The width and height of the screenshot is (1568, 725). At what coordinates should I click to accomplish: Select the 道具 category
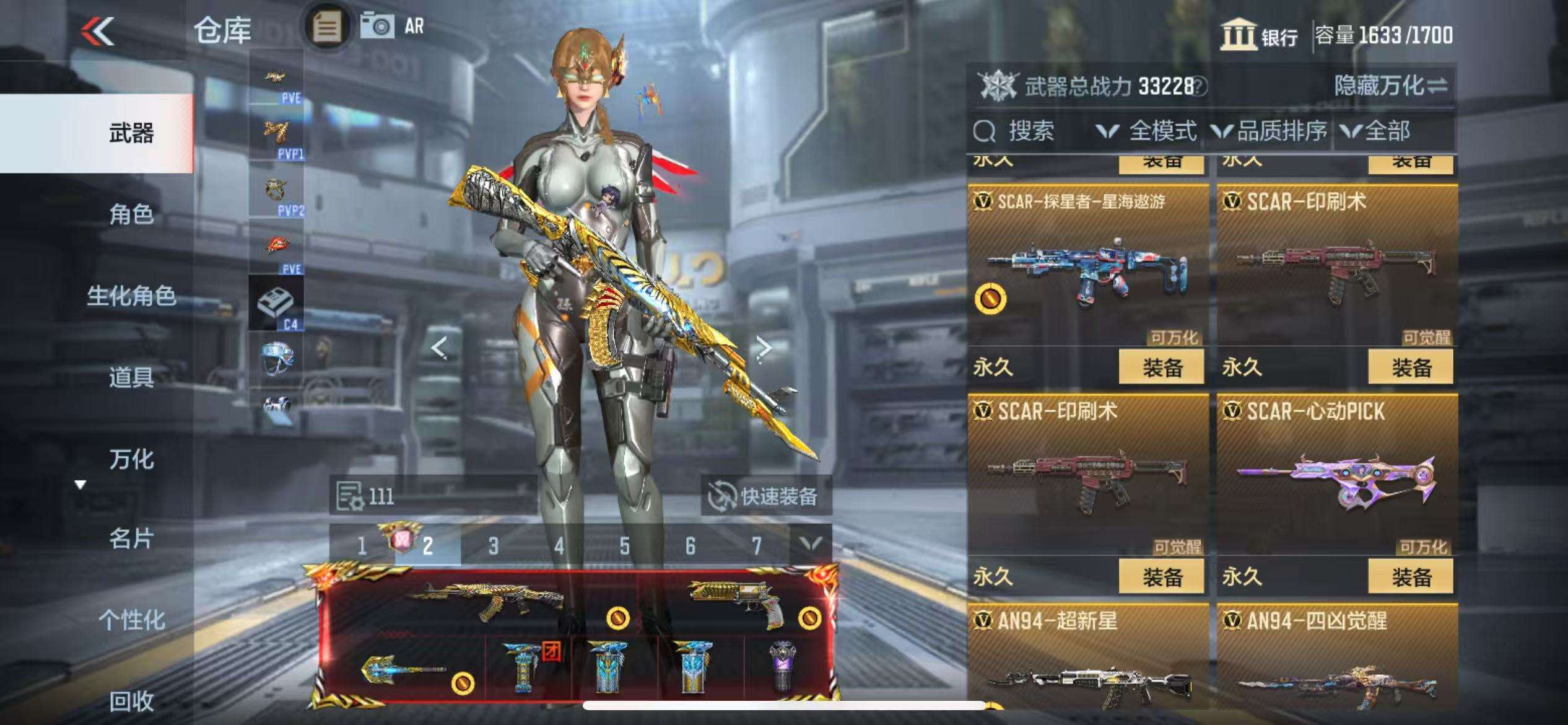[131, 377]
